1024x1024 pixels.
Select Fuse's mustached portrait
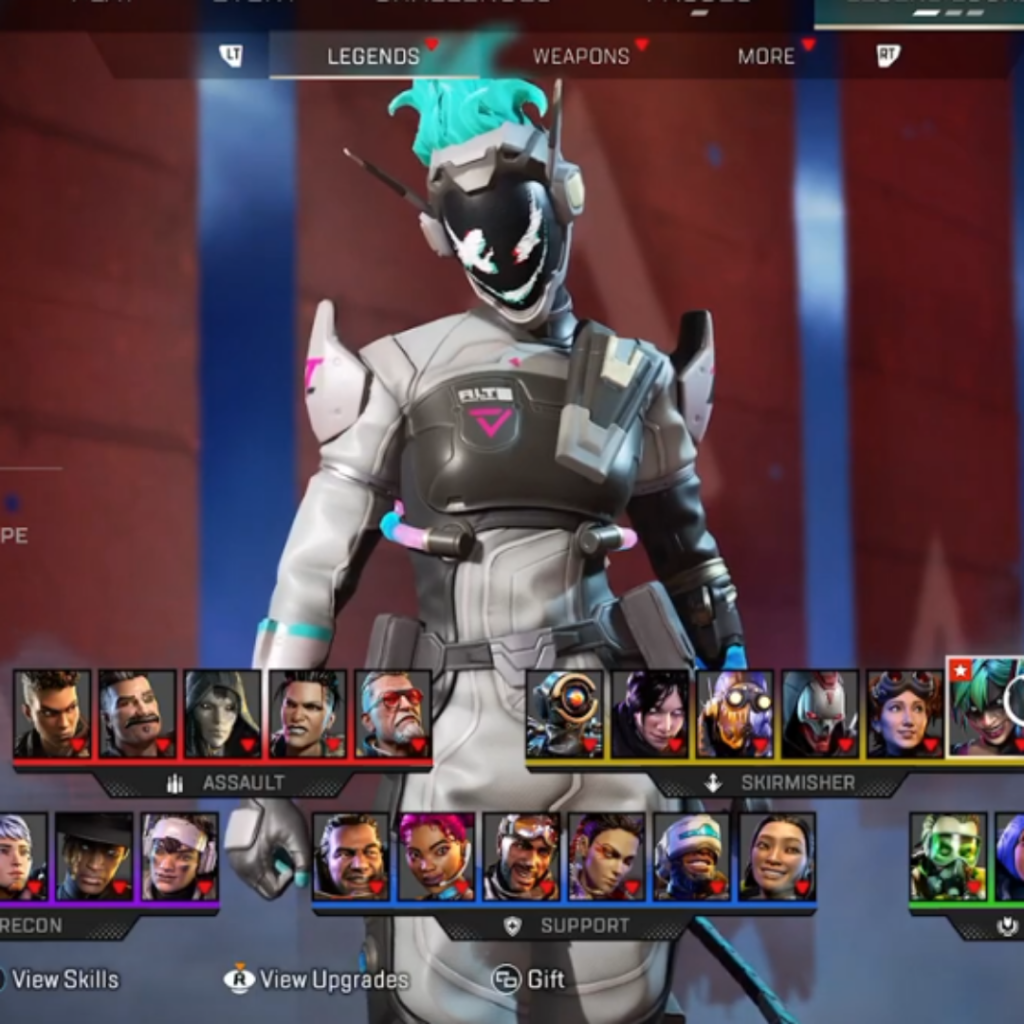137,713
